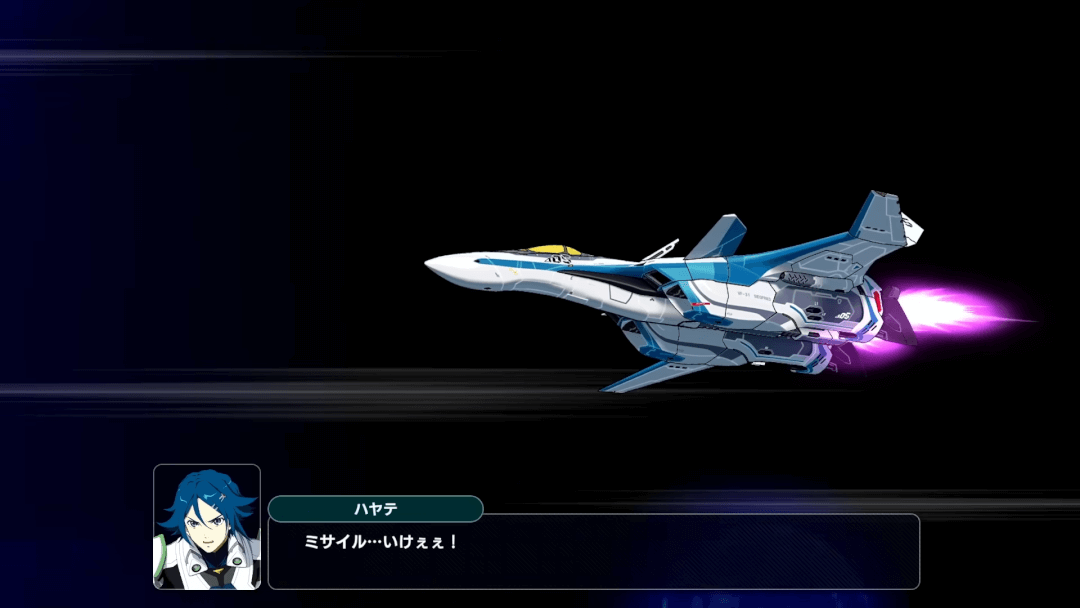Click the blue-haired pilot portrait
Screen dimensions: 1080x608
(x=207, y=526)
